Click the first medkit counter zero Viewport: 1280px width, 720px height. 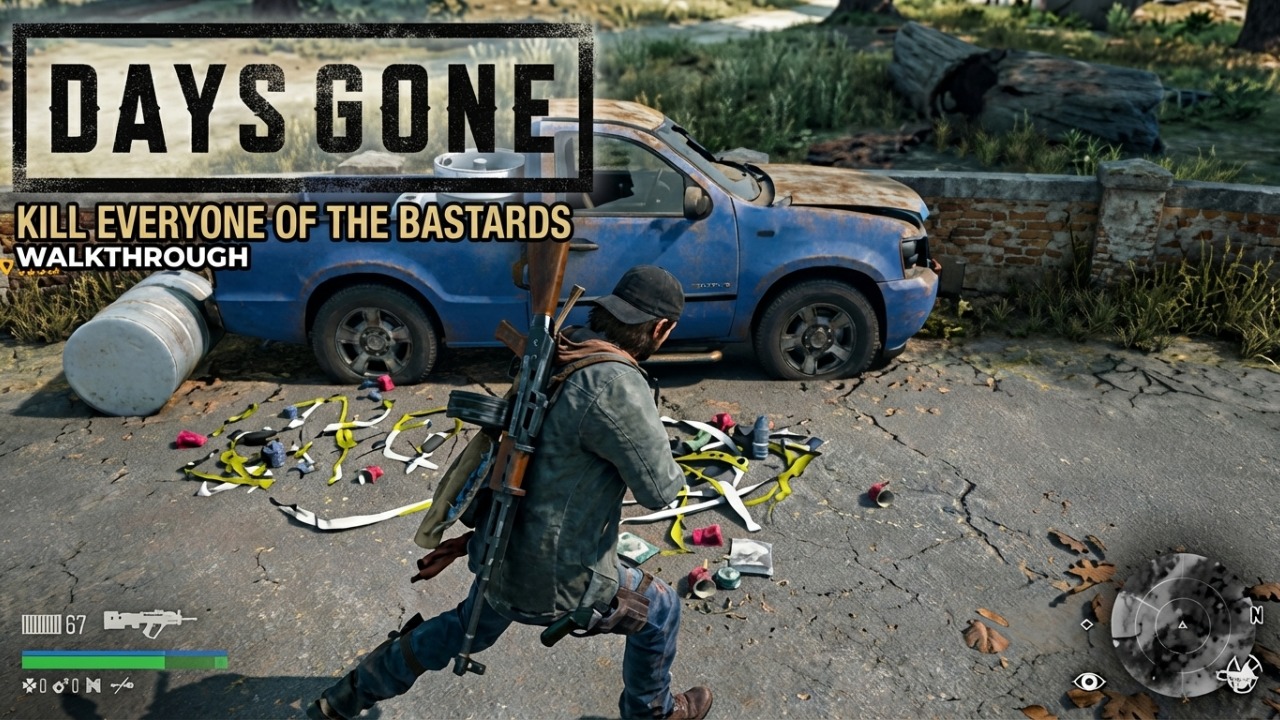point(42,685)
